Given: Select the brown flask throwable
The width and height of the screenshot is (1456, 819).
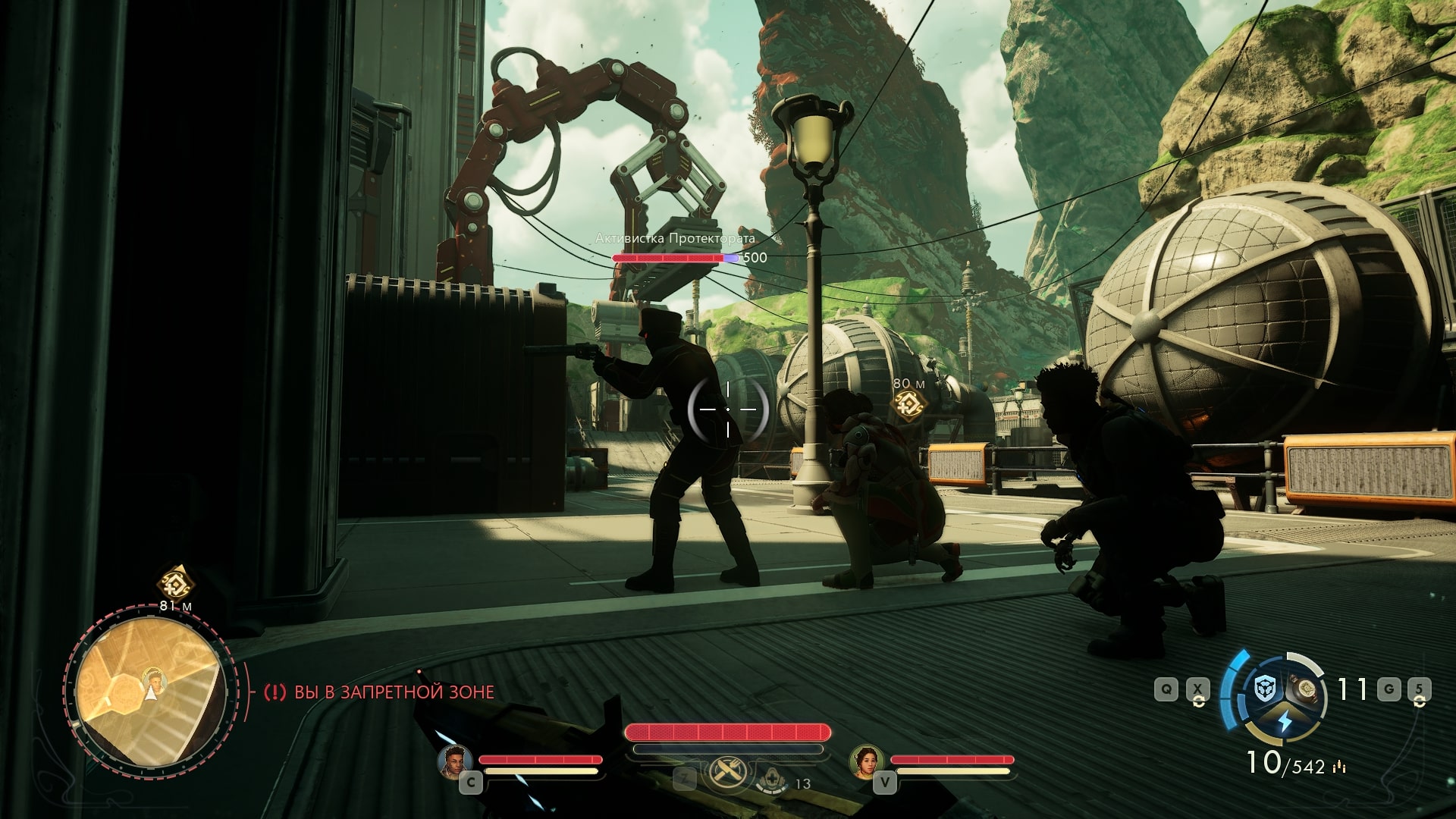Looking at the screenshot, I should tap(1306, 688).
